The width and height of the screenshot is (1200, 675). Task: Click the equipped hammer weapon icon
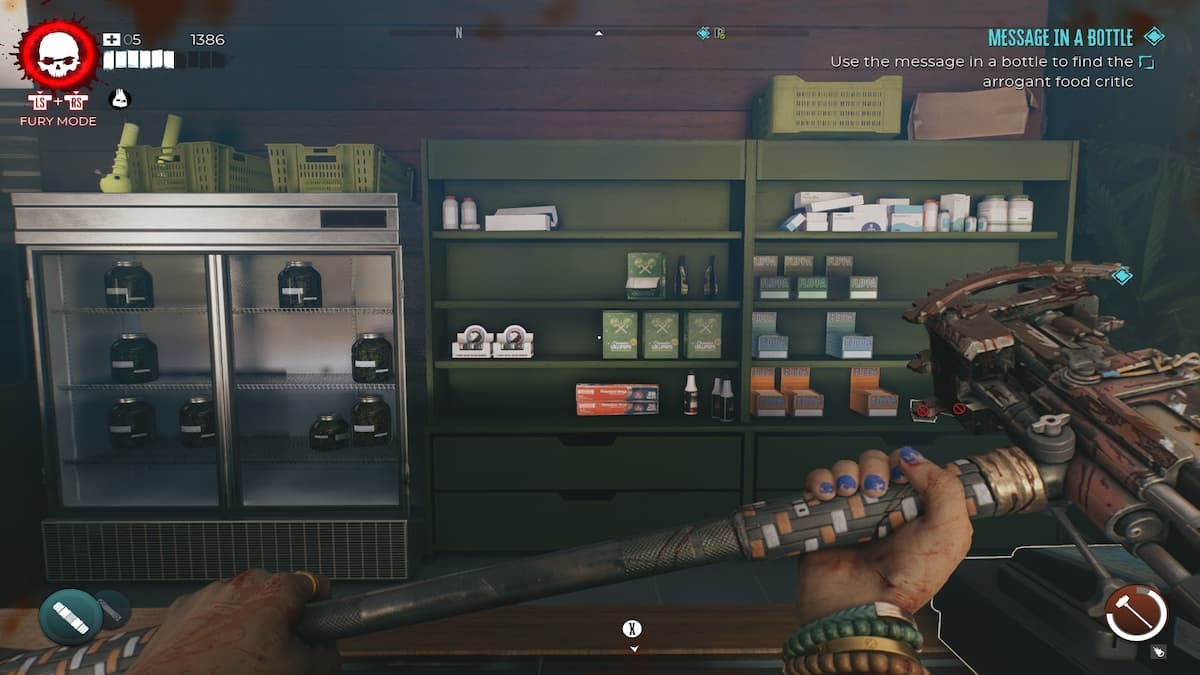1137,611
